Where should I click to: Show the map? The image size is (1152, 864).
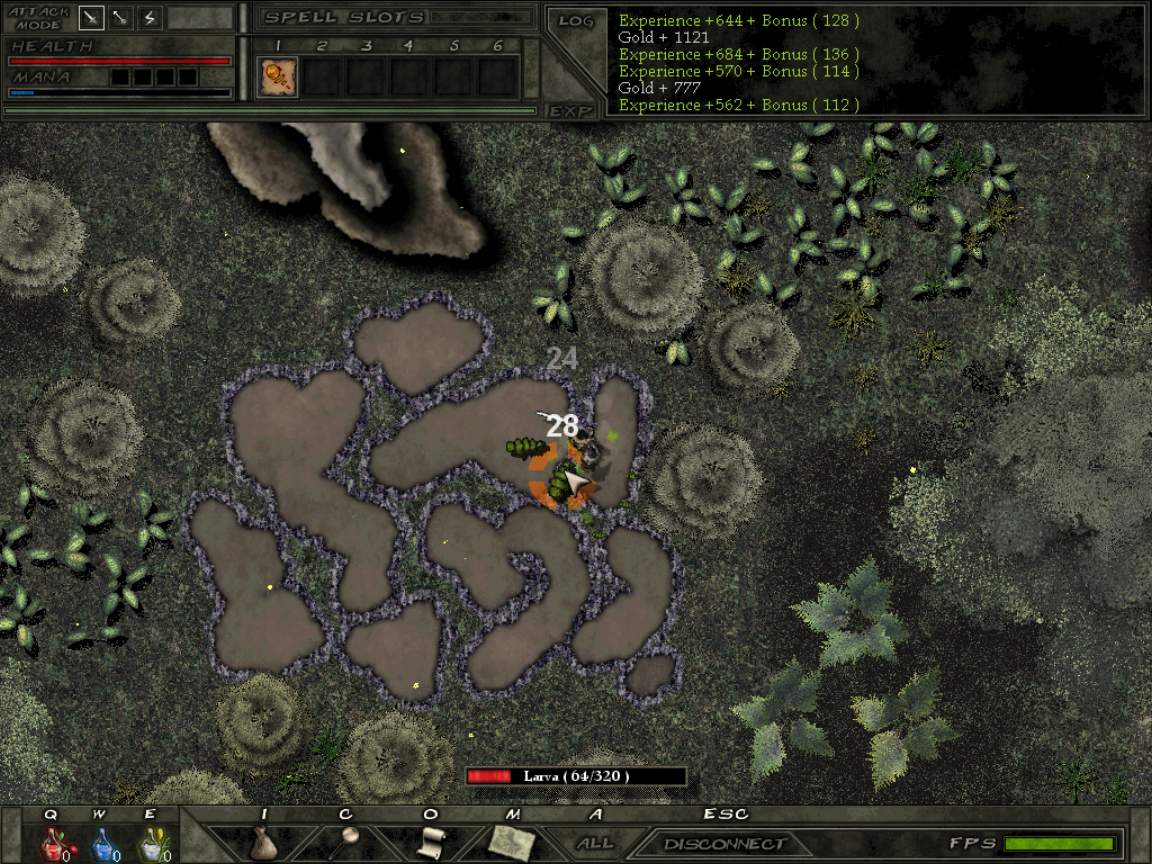pyautogui.click(x=512, y=843)
